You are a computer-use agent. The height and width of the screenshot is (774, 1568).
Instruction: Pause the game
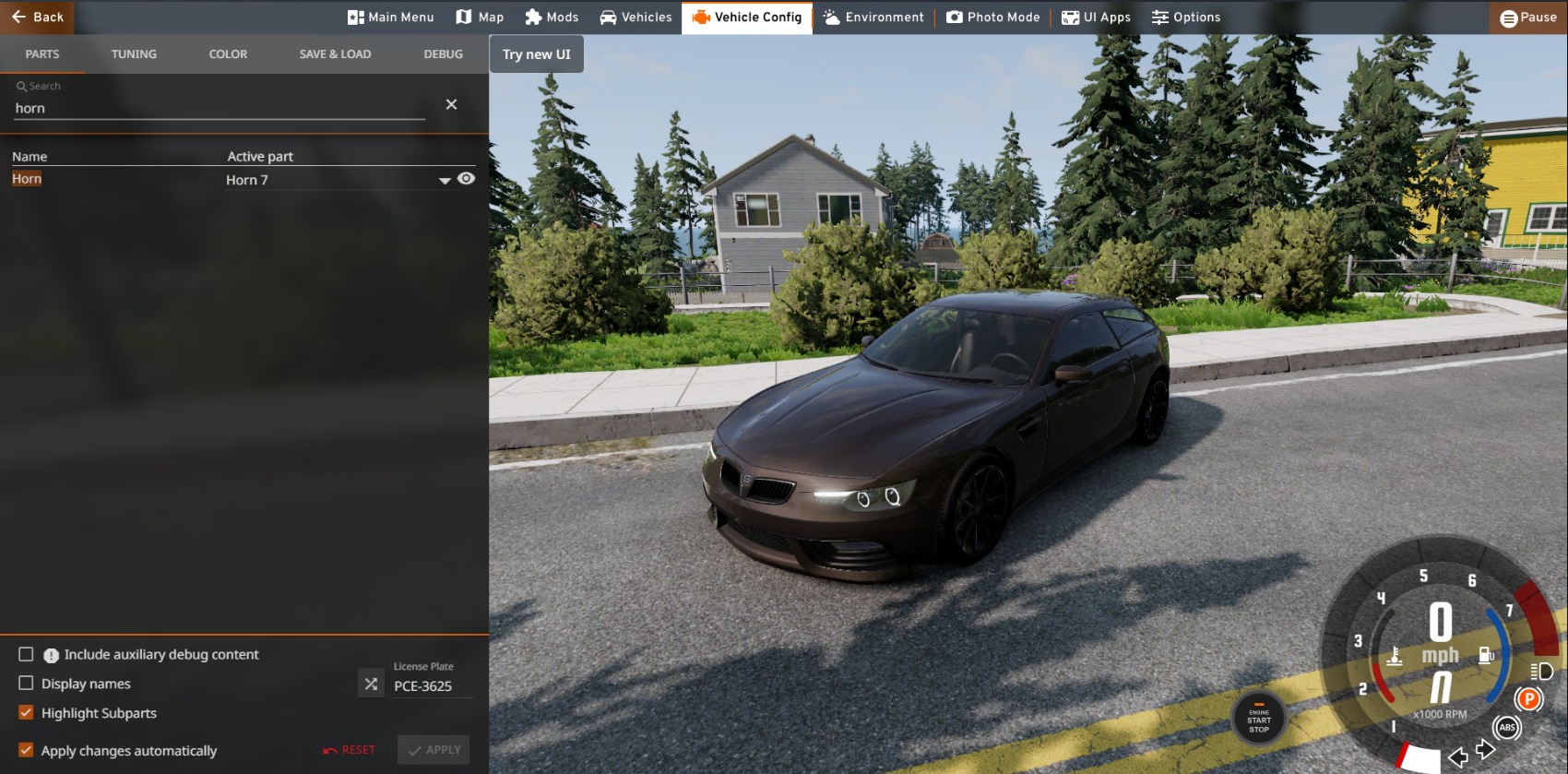(x=1527, y=18)
